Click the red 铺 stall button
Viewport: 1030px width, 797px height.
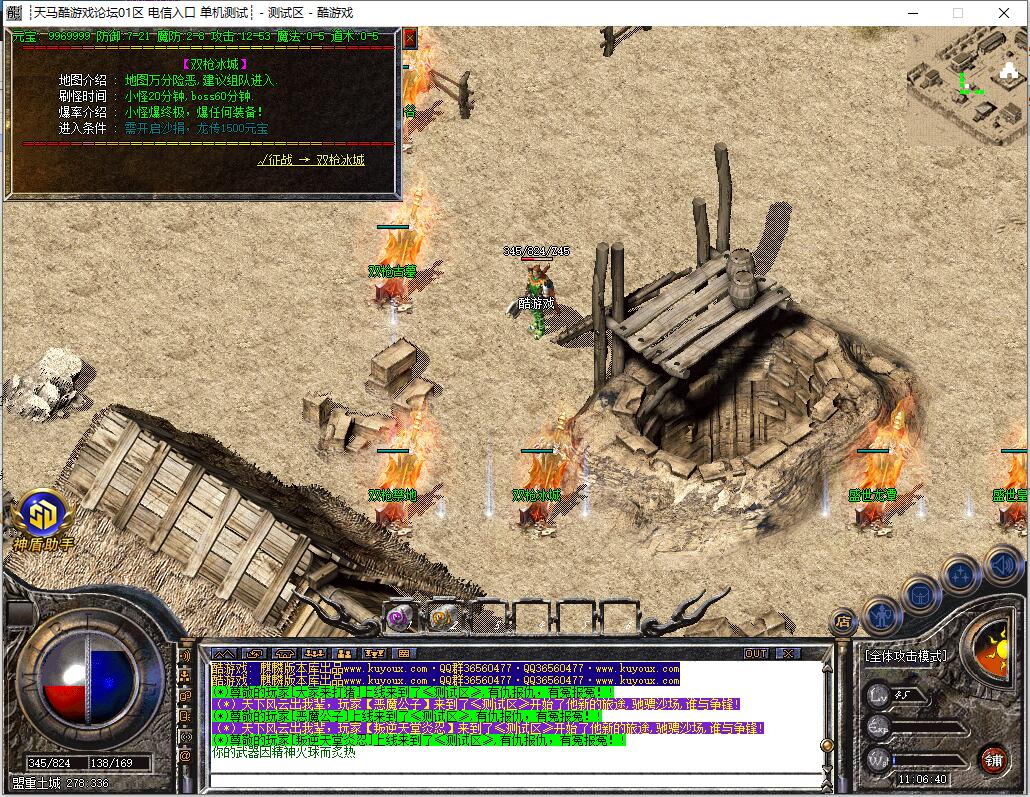992,758
